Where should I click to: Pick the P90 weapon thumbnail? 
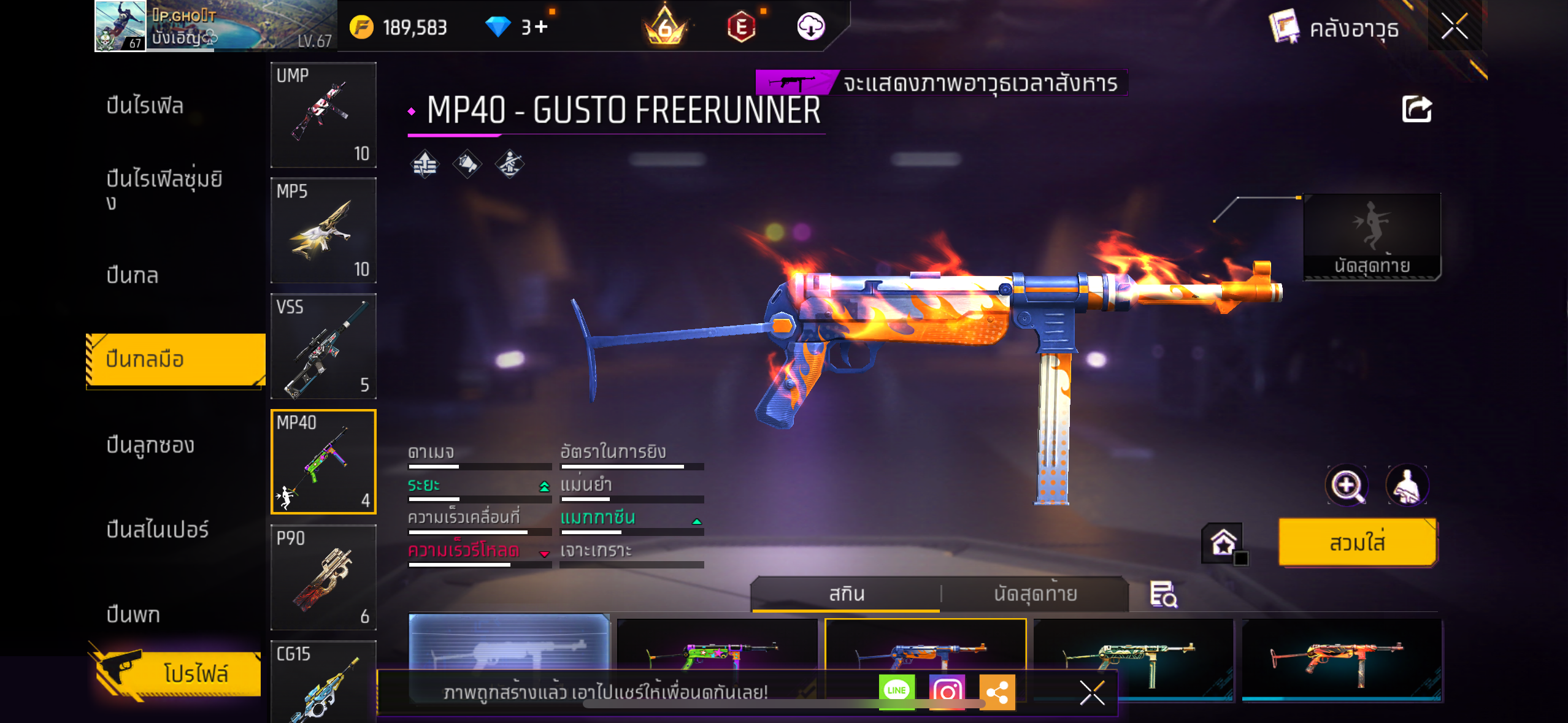(323, 578)
